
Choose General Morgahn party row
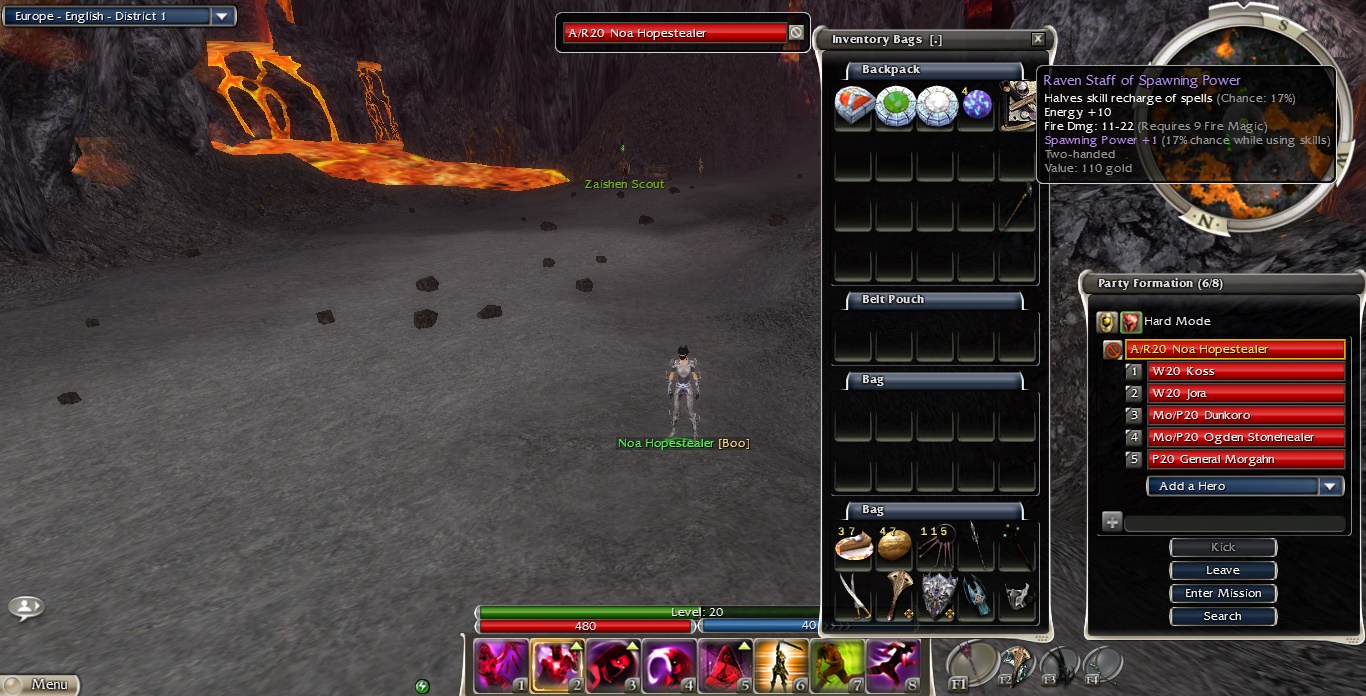click(x=1245, y=459)
